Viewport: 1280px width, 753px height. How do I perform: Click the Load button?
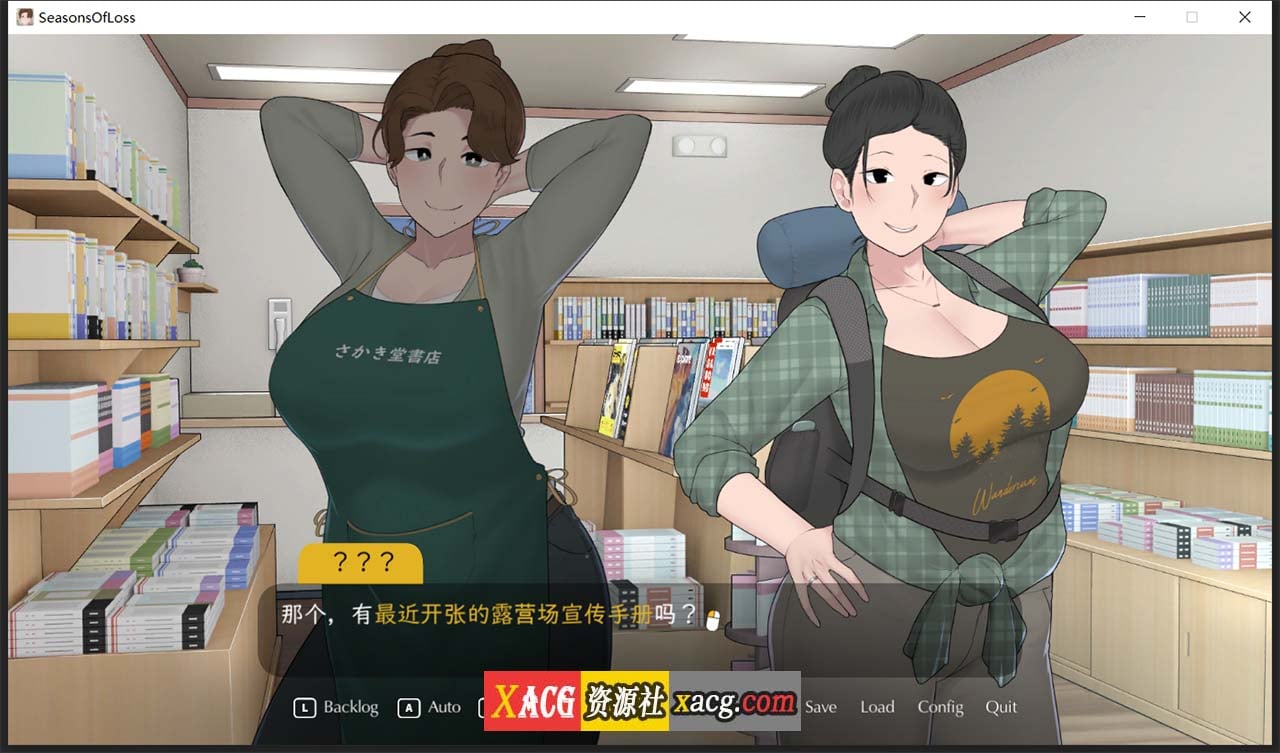[x=877, y=707]
